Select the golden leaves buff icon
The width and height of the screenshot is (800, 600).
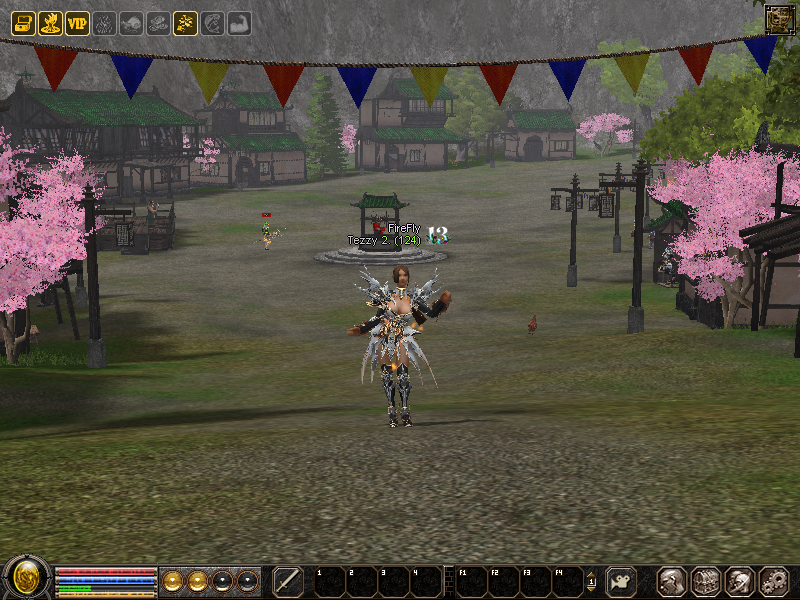click(x=185, y=24)
